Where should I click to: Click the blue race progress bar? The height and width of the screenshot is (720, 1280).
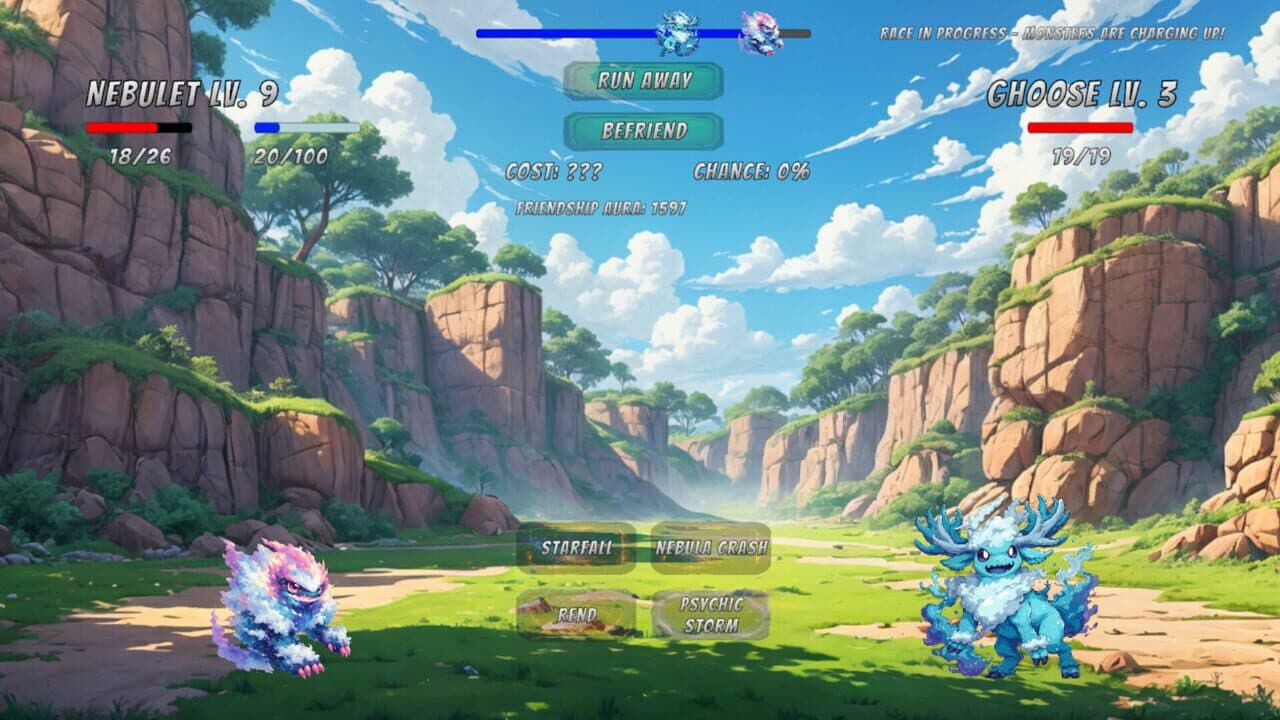coord(560,33)
